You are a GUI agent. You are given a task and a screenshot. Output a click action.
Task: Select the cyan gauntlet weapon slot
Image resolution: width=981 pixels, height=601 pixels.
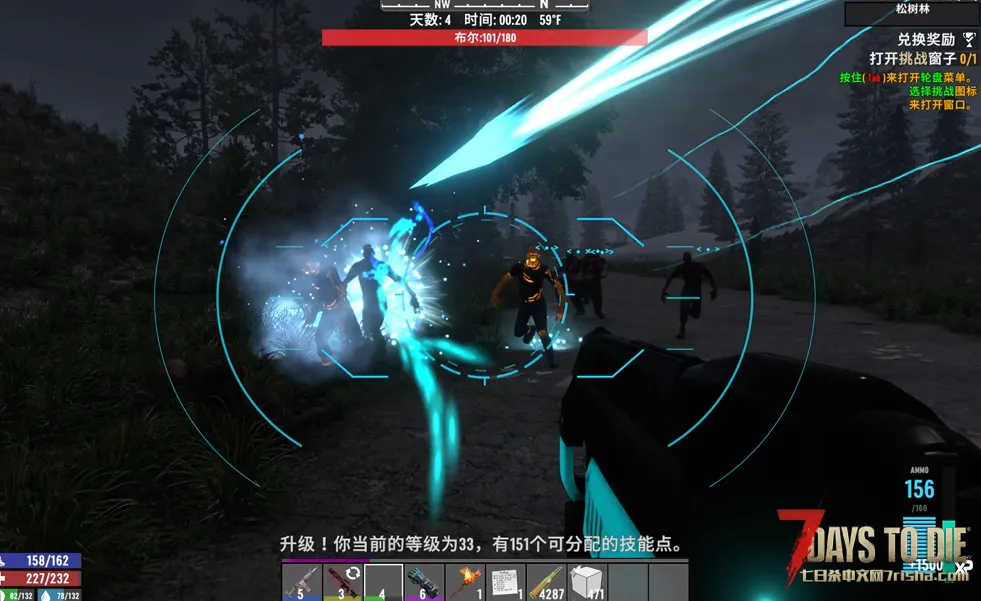(x=424, y=582)
